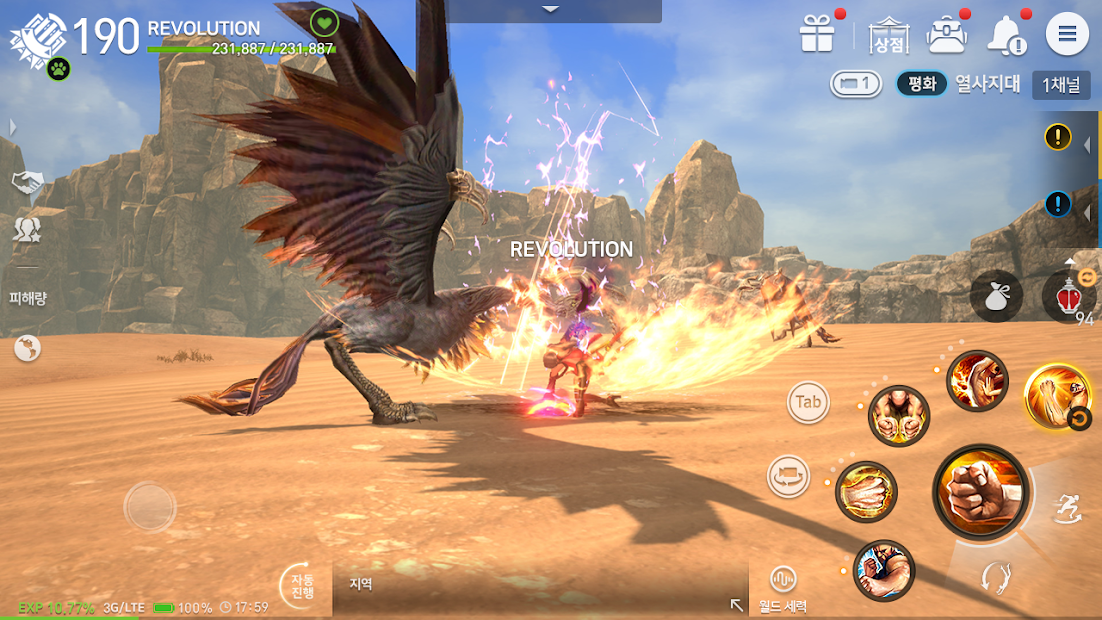Open the hamburger main menu

[x=1067, y=35]
